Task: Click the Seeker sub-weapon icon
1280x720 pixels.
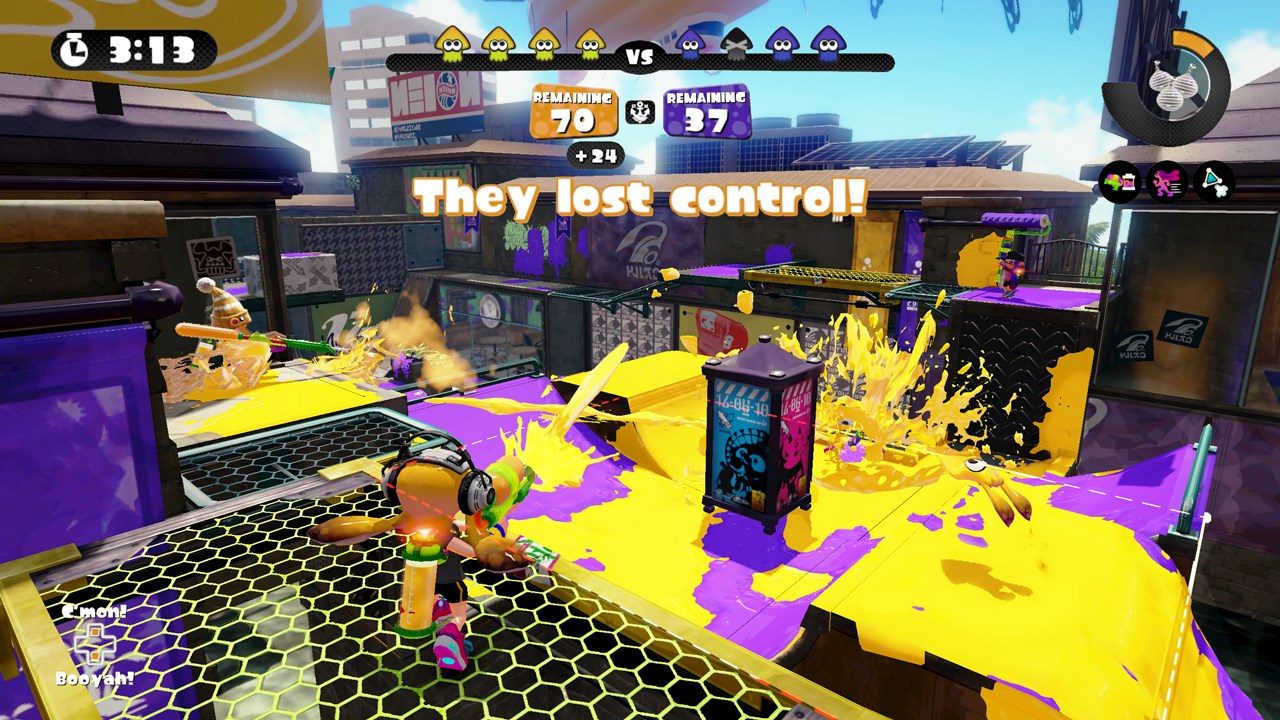Action: coord(1213,183)
